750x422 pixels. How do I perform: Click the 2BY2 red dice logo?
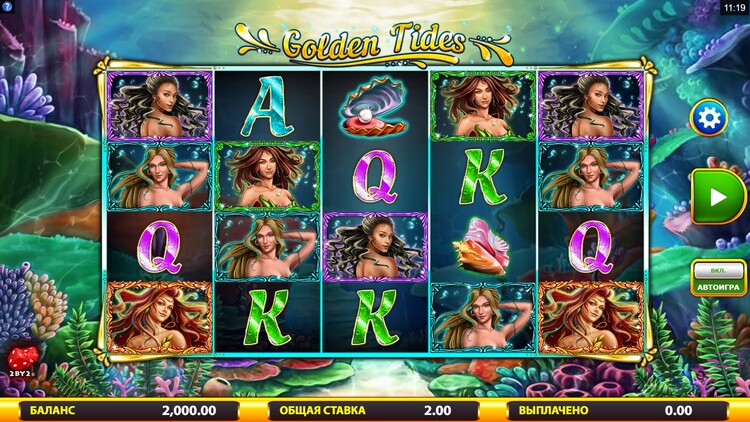[21, 361]
